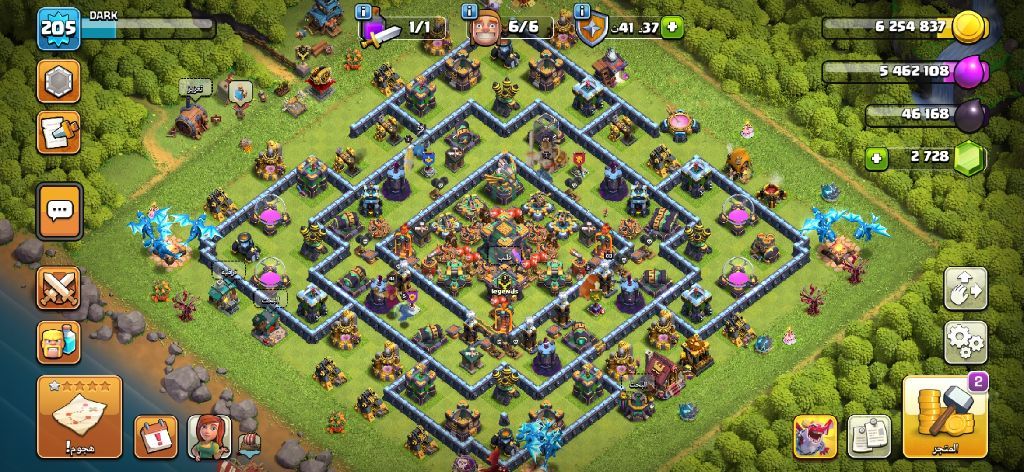The width and height of the screenshot is (1024, 472).
Task: Open the red pig icon button
Action: (816, 436)
